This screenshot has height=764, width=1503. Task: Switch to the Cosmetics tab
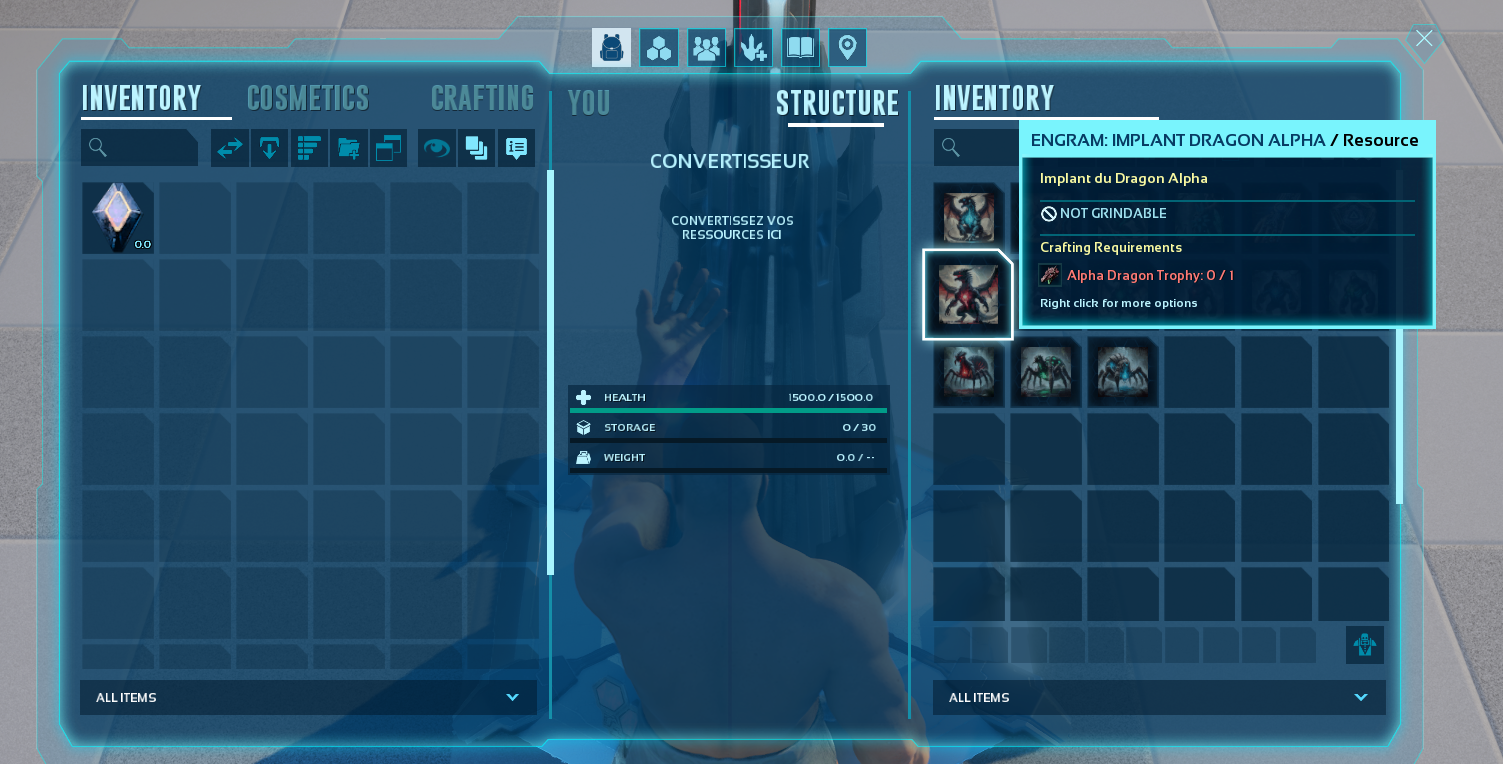pos(308,98)
